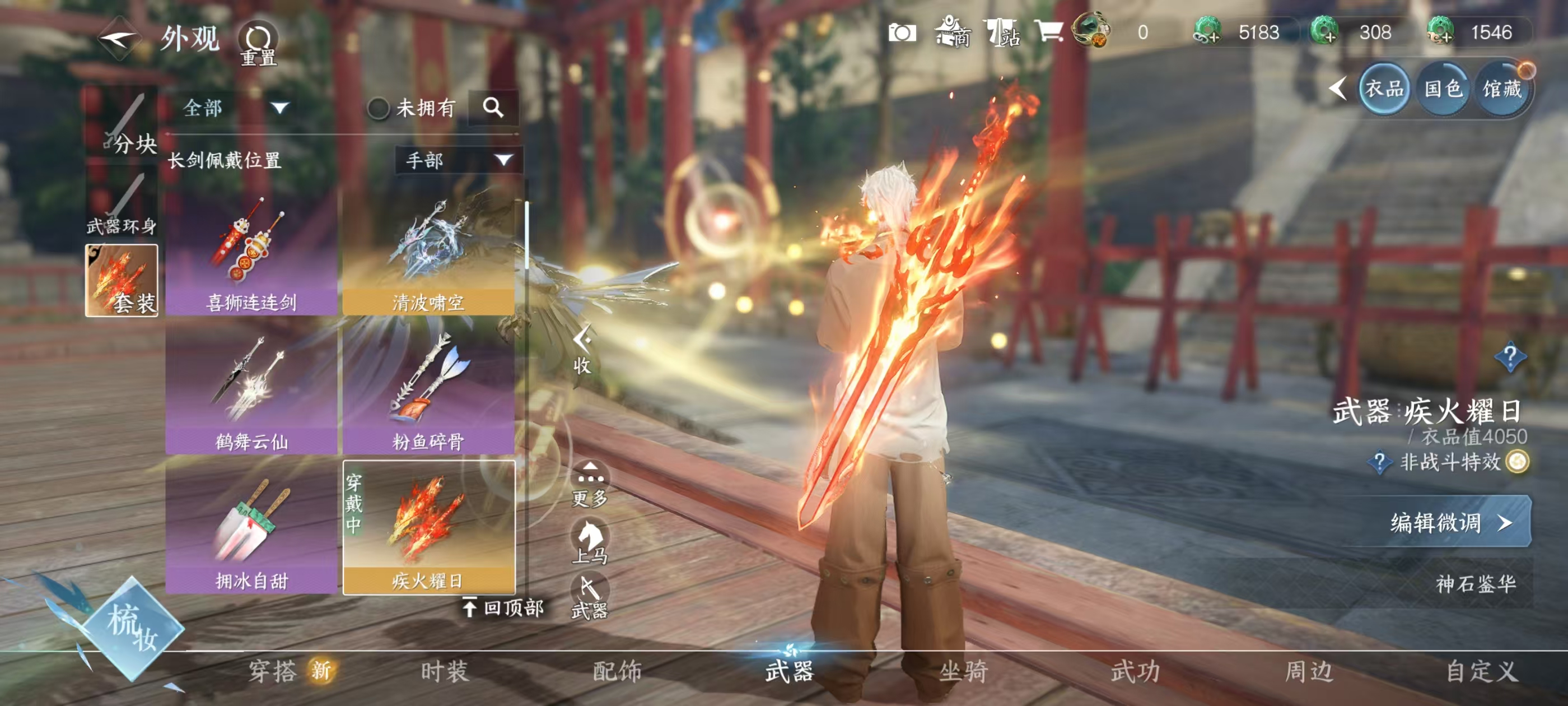1568x706 pixels.
Task: Take a photo with the camera icon
Action: [x=902, y=33]
